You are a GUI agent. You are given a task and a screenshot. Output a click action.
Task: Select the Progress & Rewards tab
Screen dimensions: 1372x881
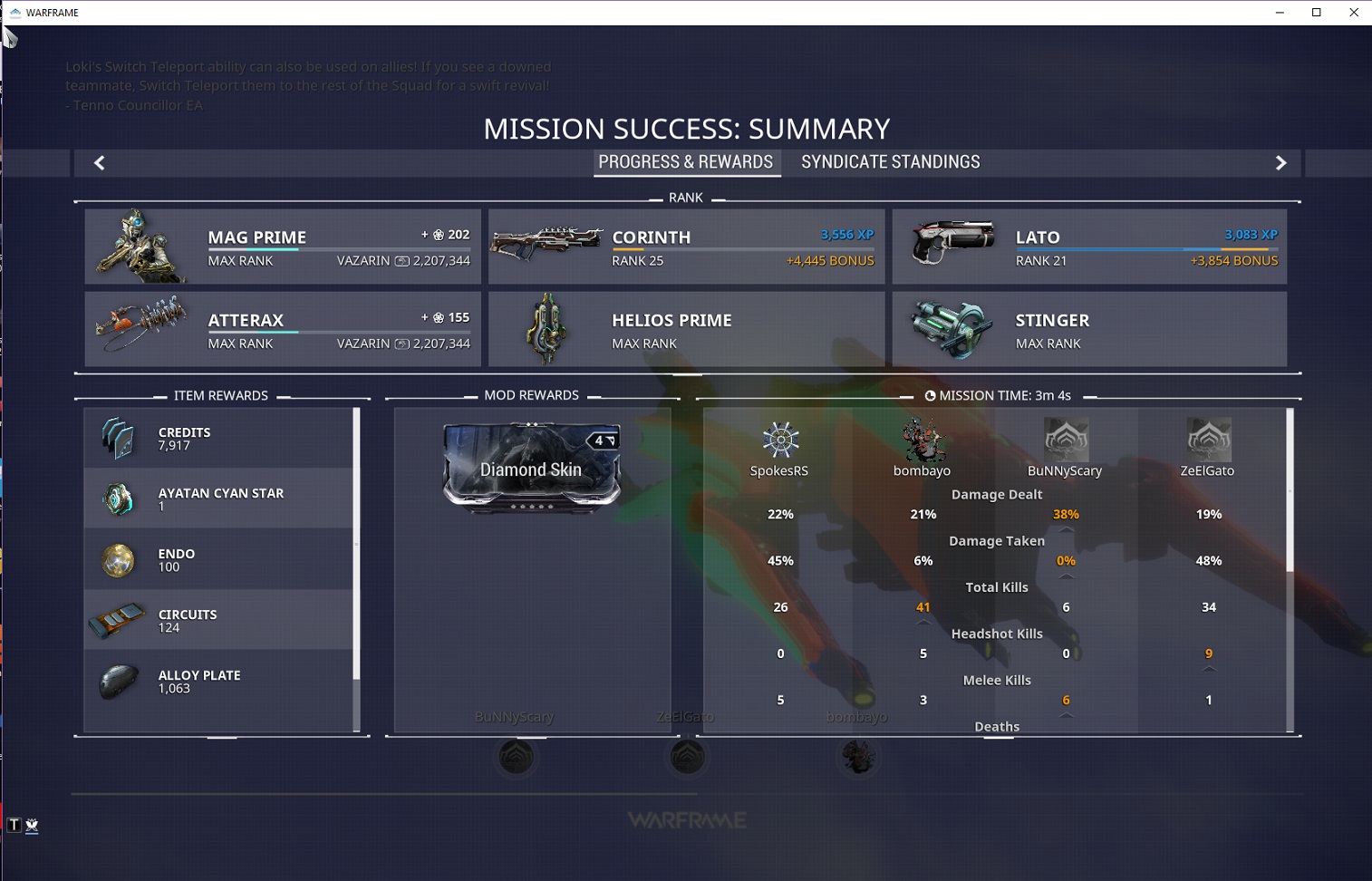pyautogui.click(x=686, y=162)
